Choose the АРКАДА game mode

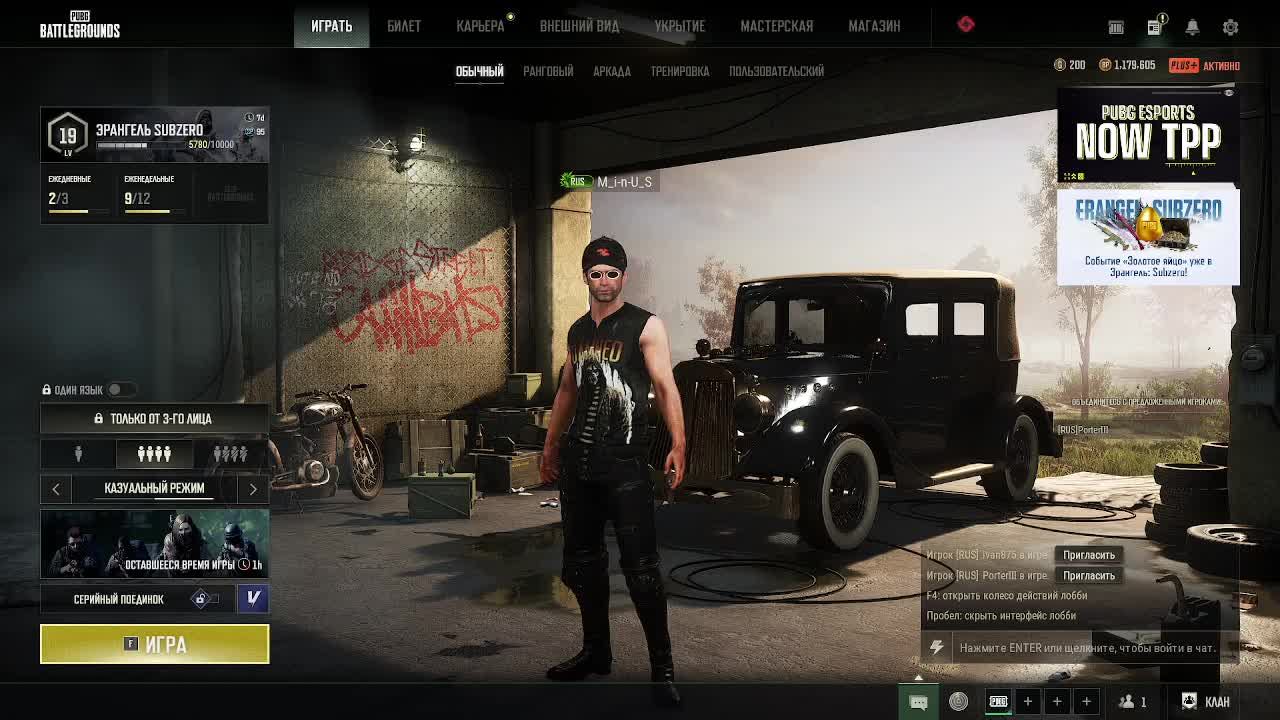[x=611, y=71]
